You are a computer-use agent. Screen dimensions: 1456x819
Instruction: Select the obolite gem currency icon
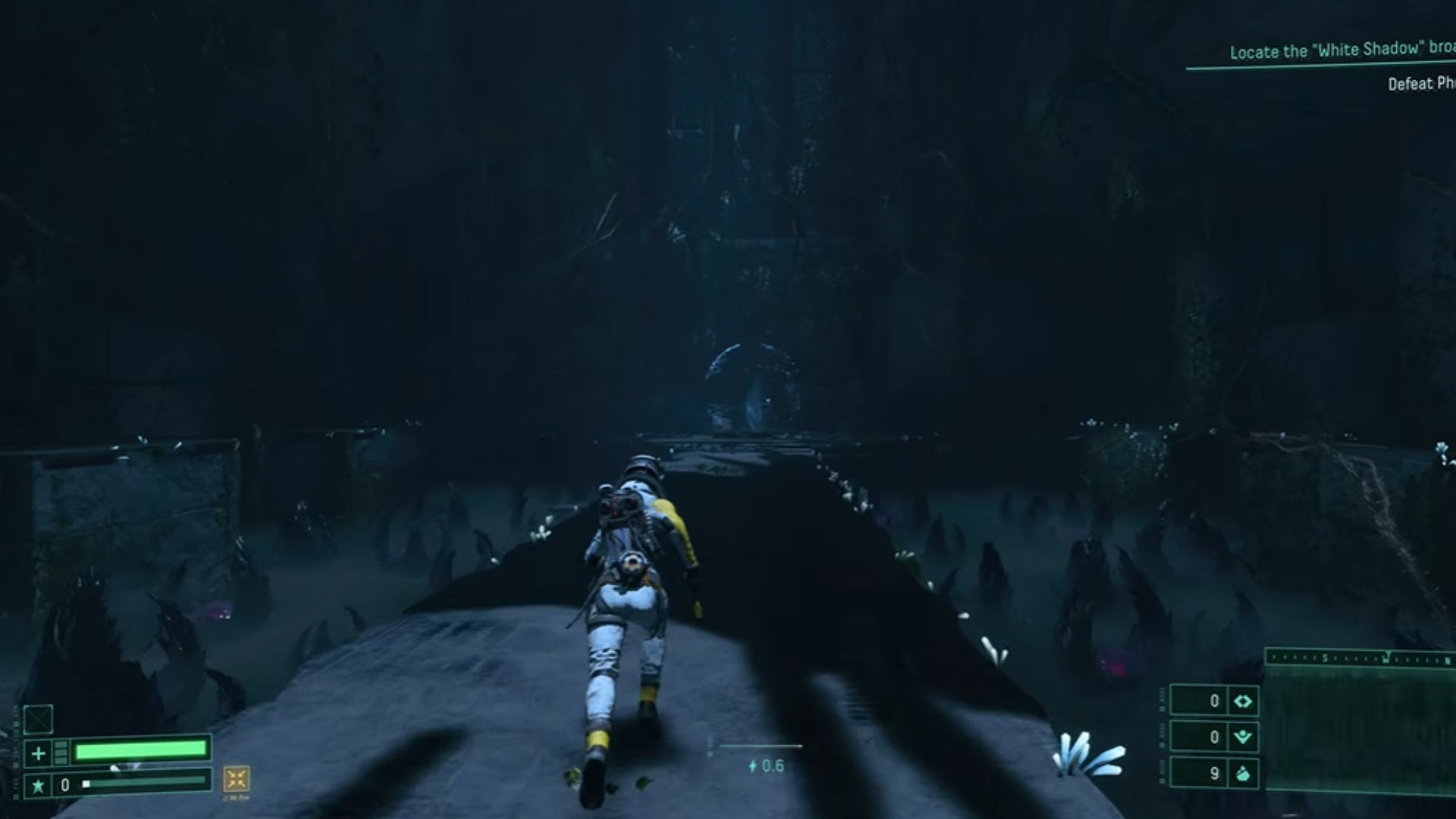[x=1243, y=773]
